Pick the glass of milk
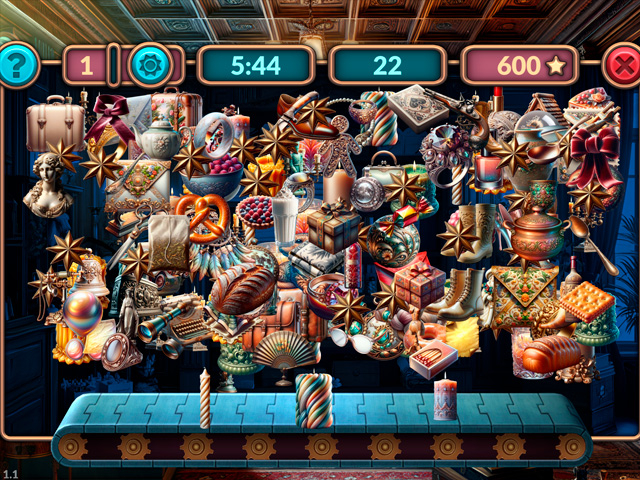The image size is (640, 480). tap(285, 218)
